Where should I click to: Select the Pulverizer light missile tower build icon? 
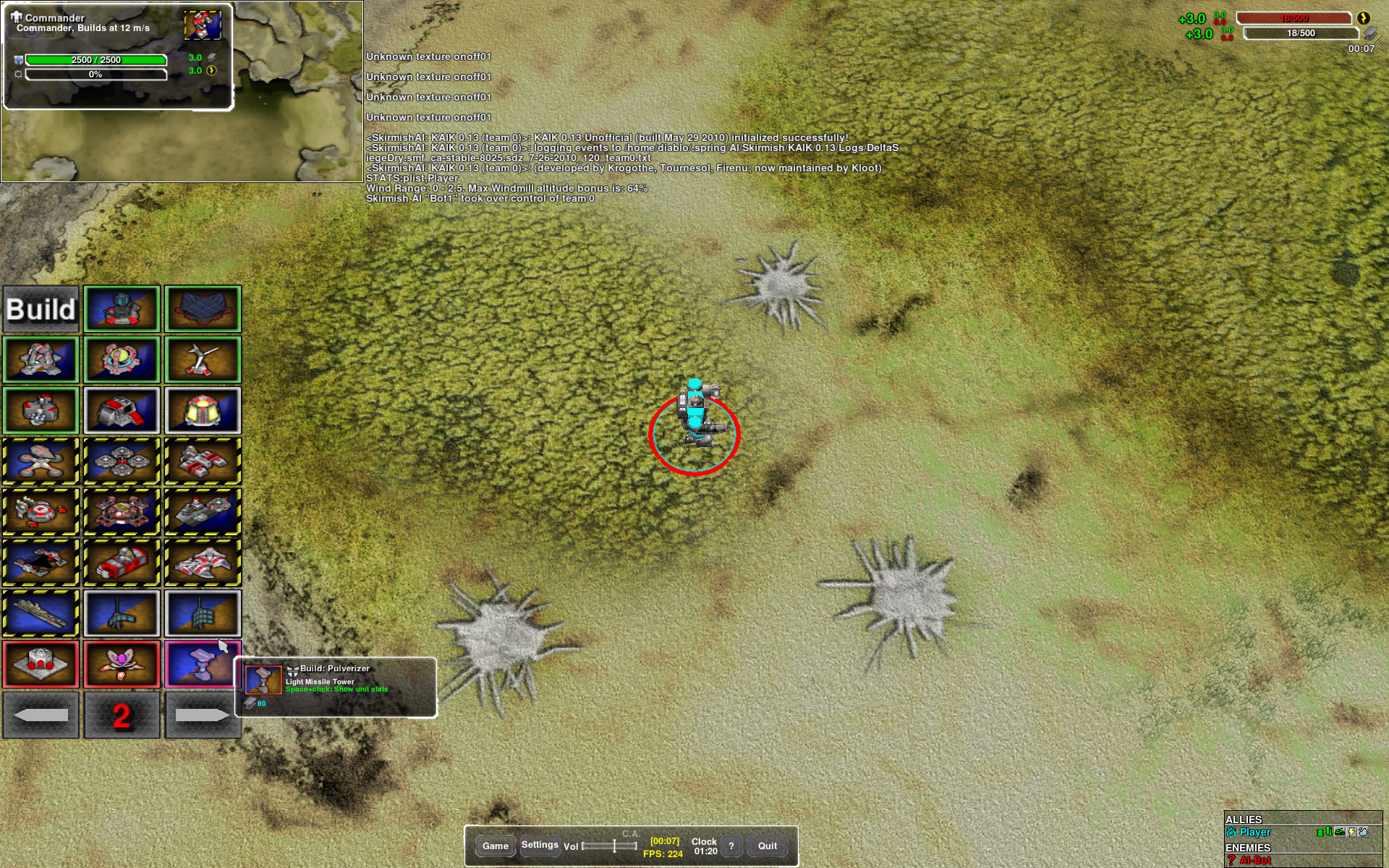(203, 664)
